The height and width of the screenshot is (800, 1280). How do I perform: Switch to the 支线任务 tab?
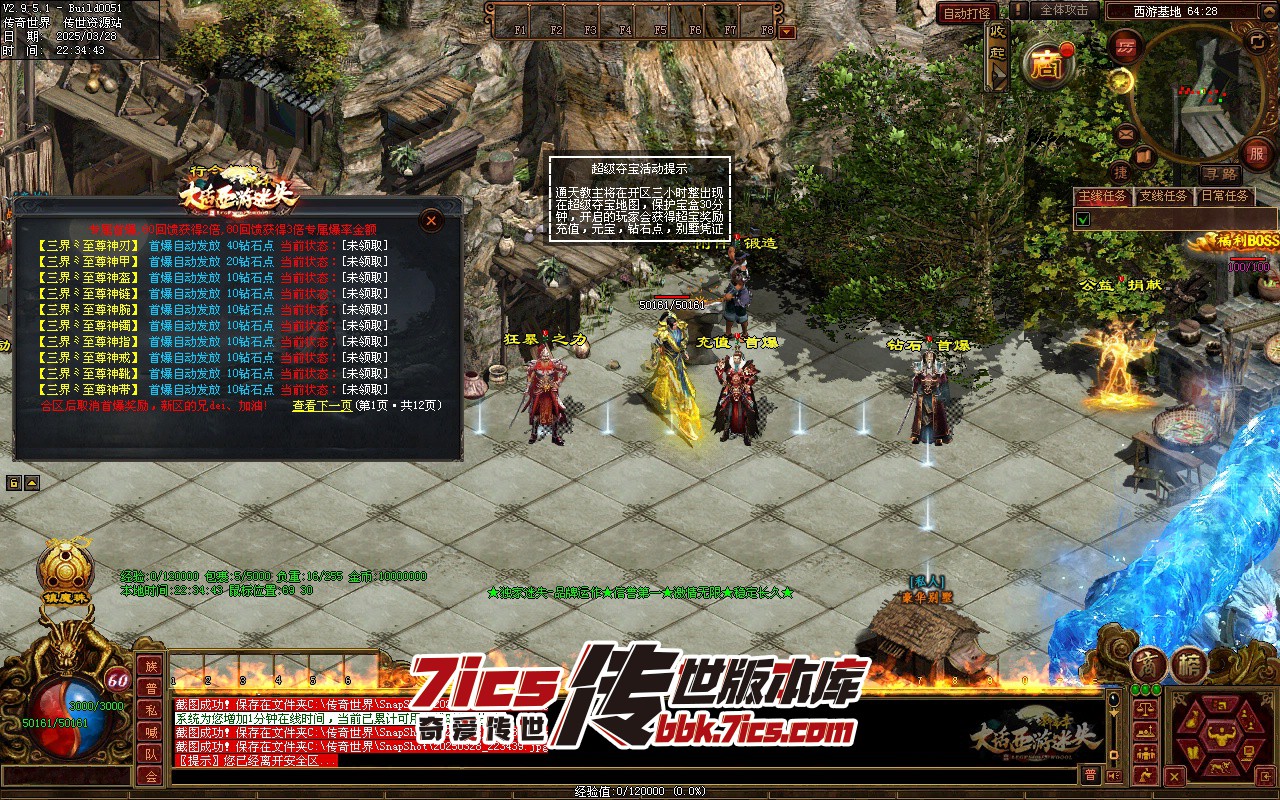pos(1164,196)
